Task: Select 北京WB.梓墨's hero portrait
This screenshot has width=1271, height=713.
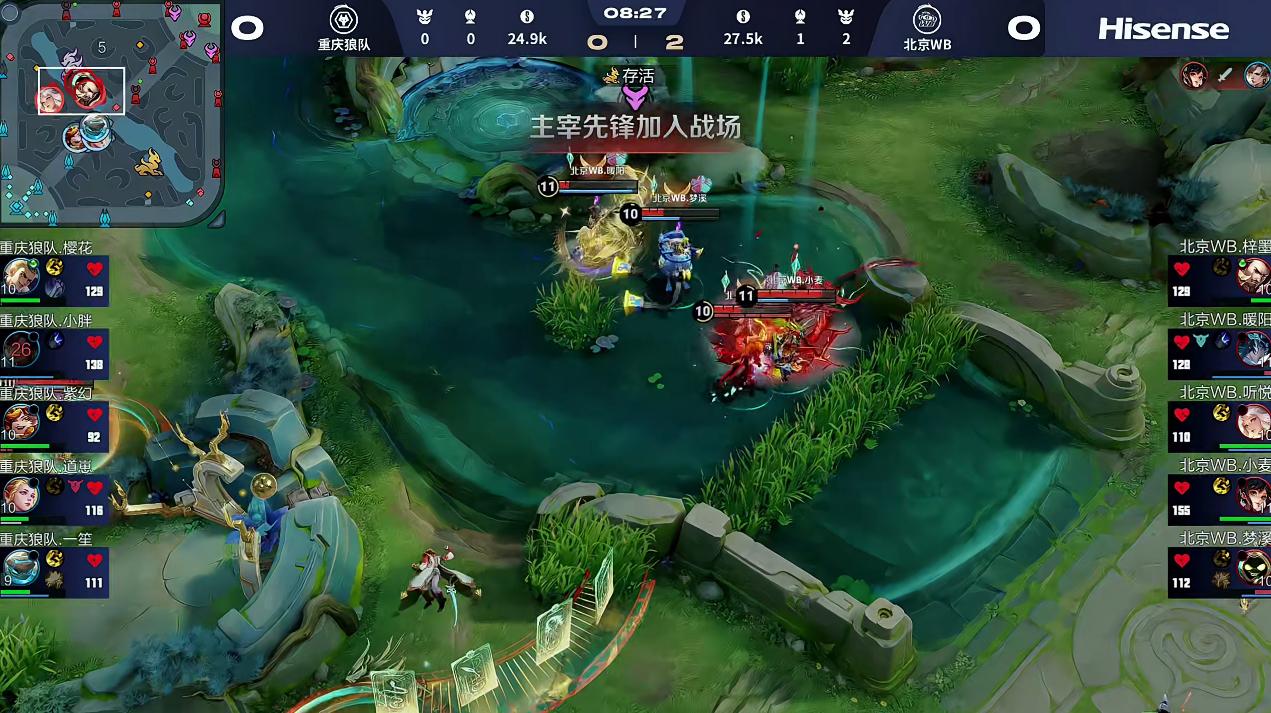Action: pos(1253,276)
